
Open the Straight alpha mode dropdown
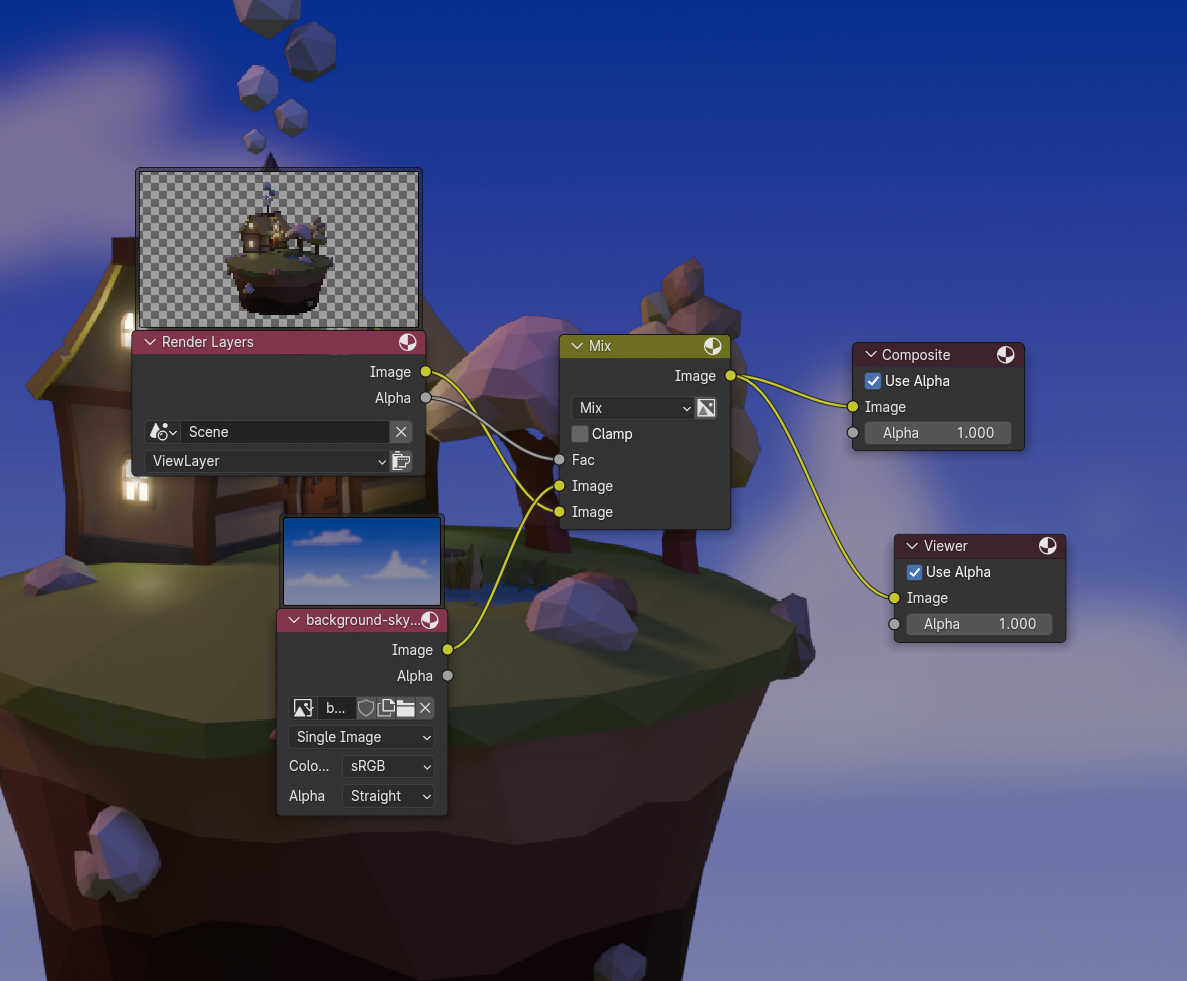[x=388, y=796]
